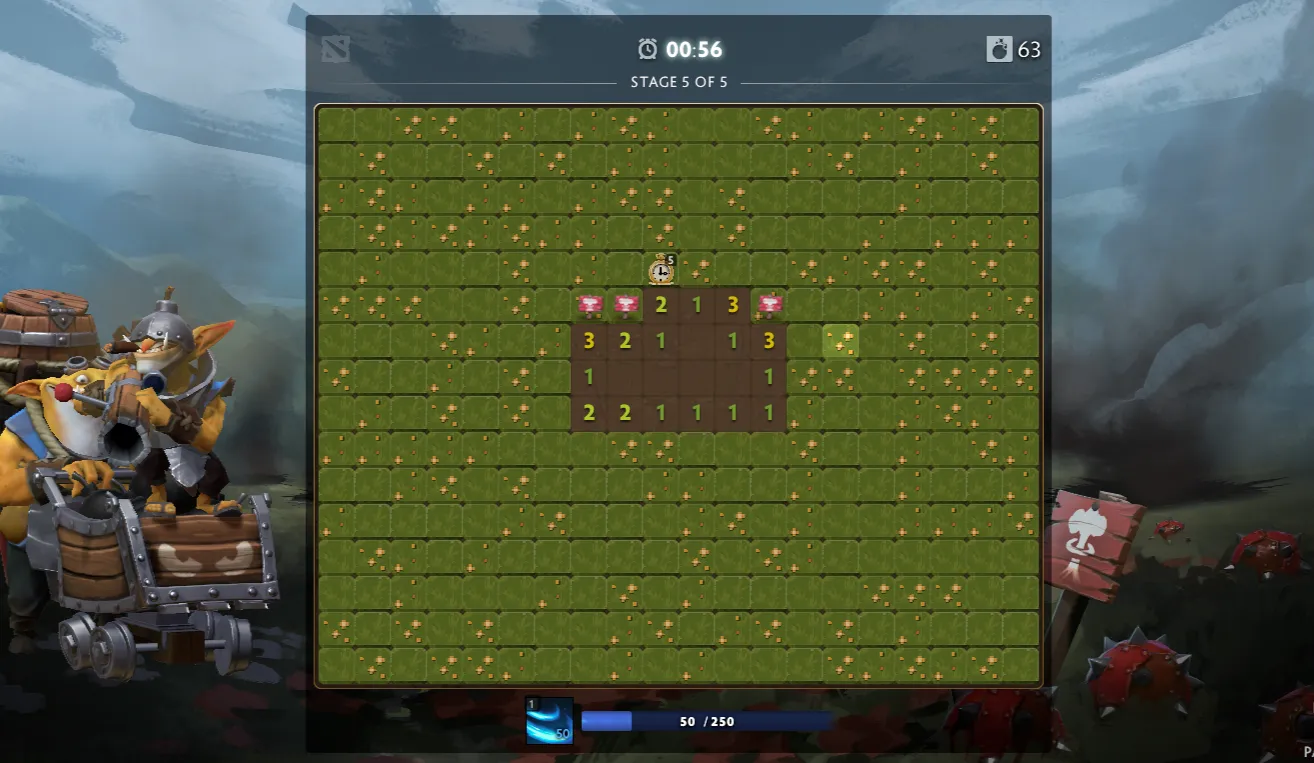Remove the leftmost red flag marker
The height and width of the screenshot is (763, 1314).
(589, 304)
